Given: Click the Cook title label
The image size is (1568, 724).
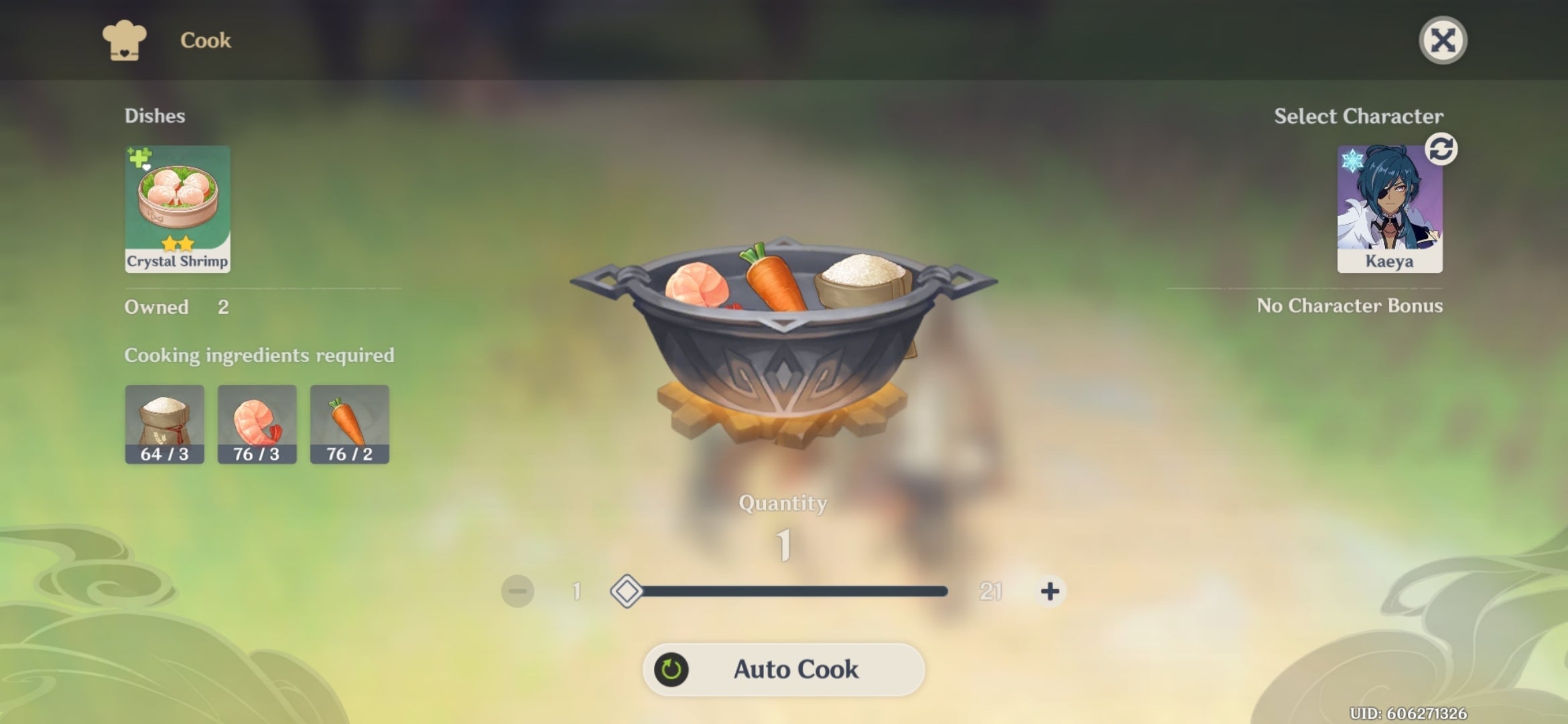Looking at the screenshot, I should 204,40.
